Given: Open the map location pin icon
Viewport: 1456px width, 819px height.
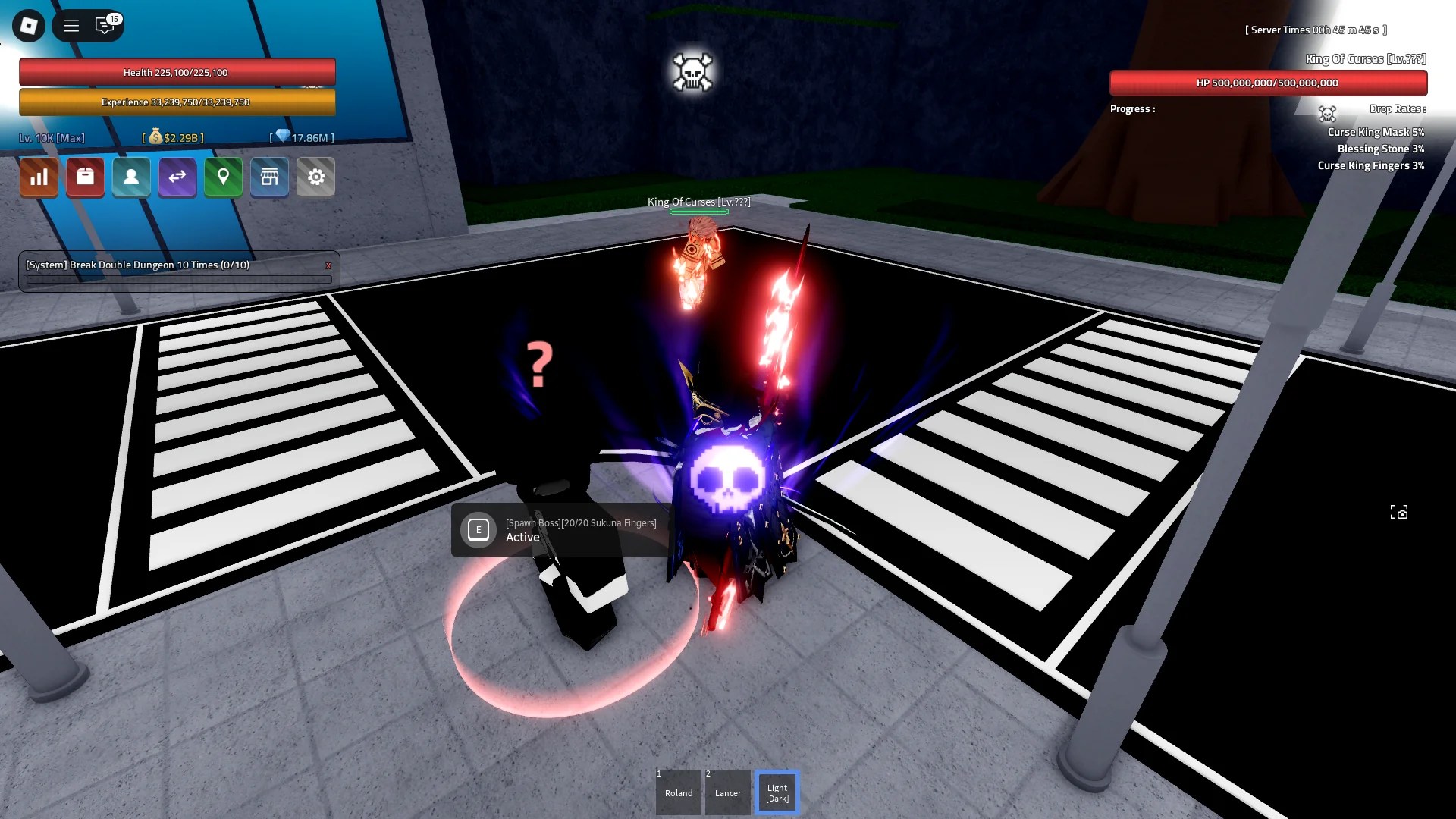Looking at the screenshot, I should (x=223, y=177).
